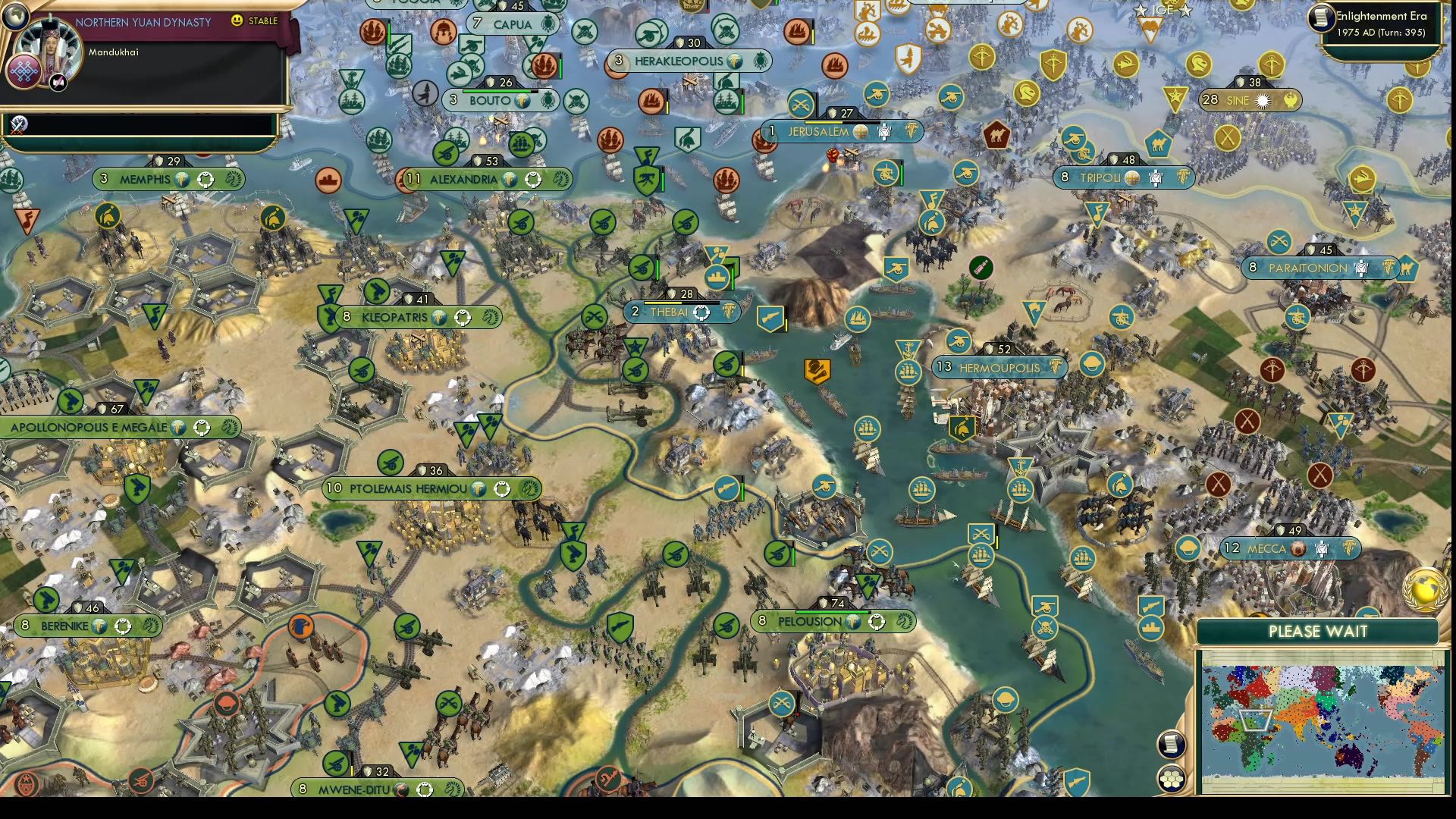Click the religion icon on the Memphis banner
1456x819 pixels.
[x=183, y=179]
